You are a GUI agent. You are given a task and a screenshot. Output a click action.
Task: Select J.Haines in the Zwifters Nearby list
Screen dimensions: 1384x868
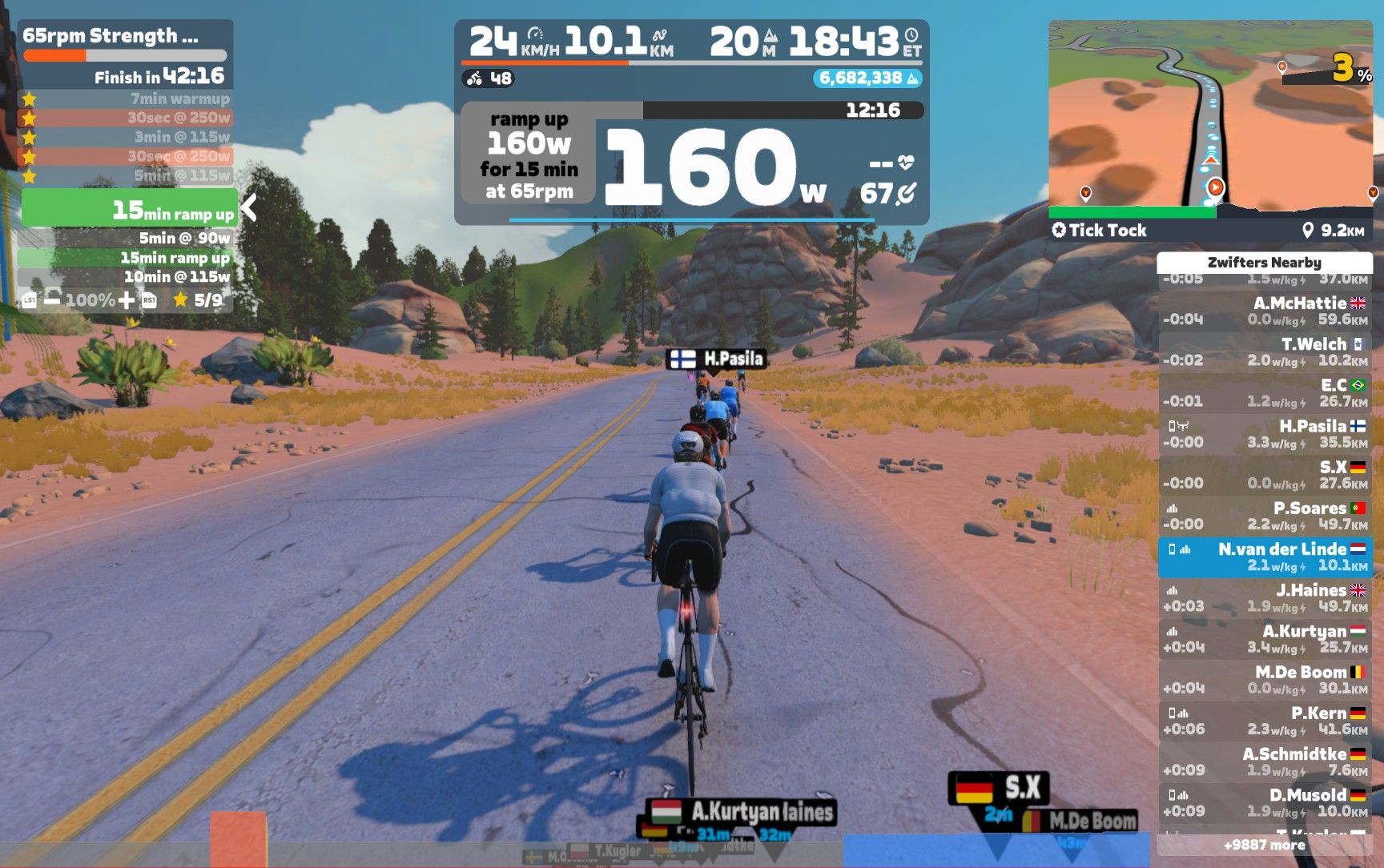[1265, 598]
